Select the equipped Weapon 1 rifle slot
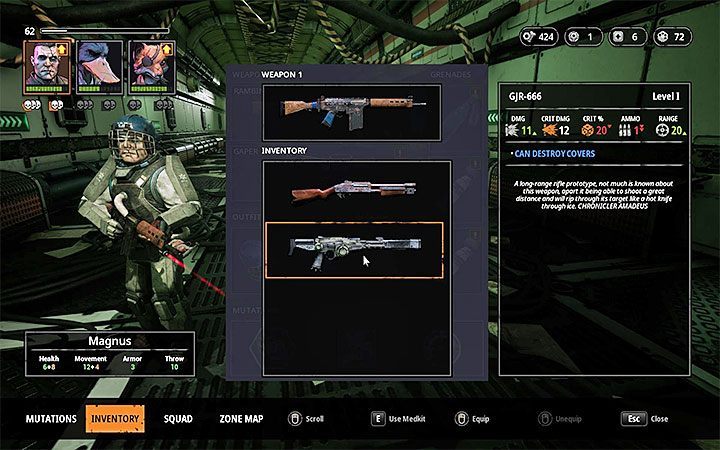 pos(352,112)
